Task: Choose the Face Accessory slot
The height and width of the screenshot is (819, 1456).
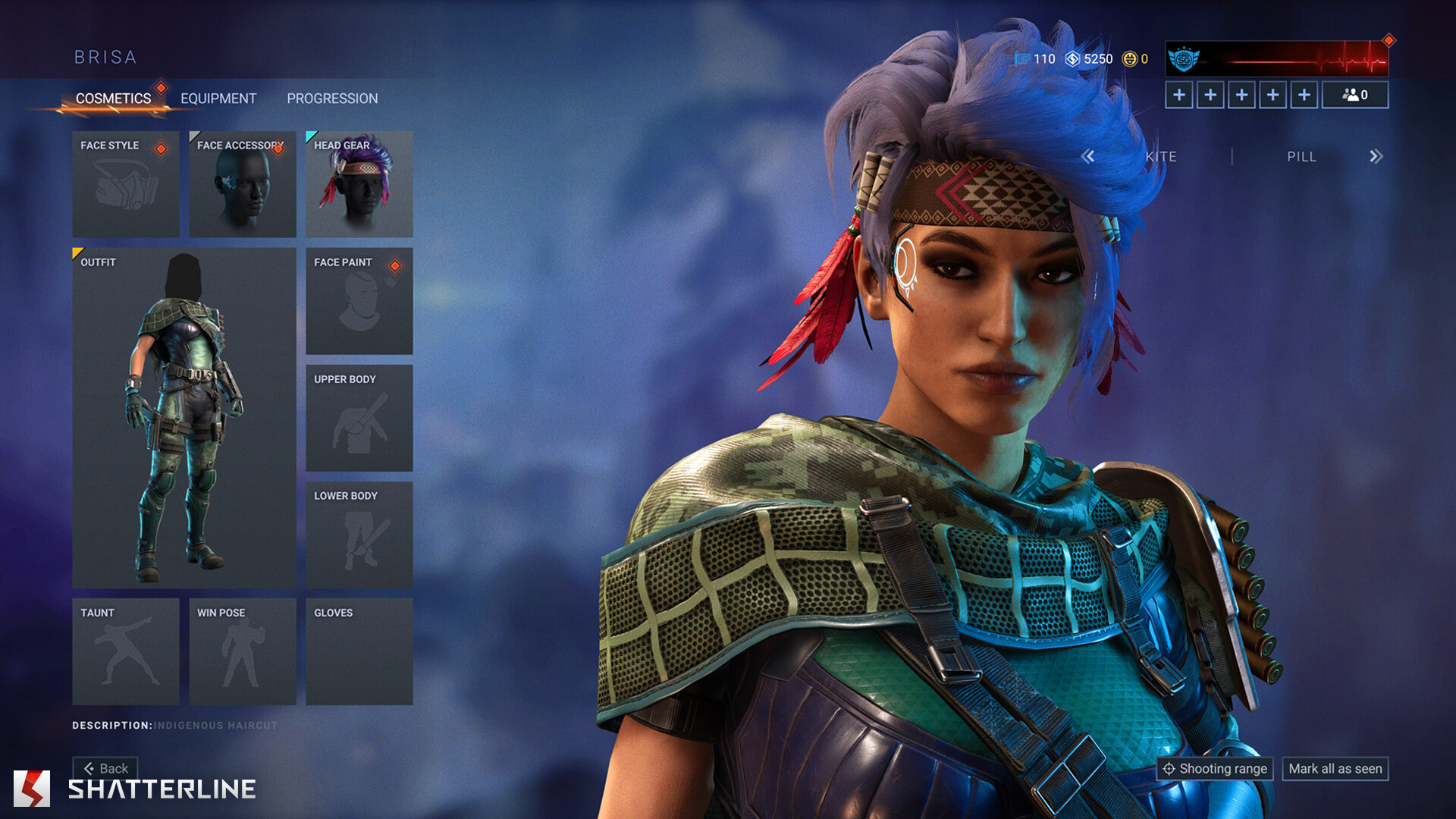Action: point(243,184)
